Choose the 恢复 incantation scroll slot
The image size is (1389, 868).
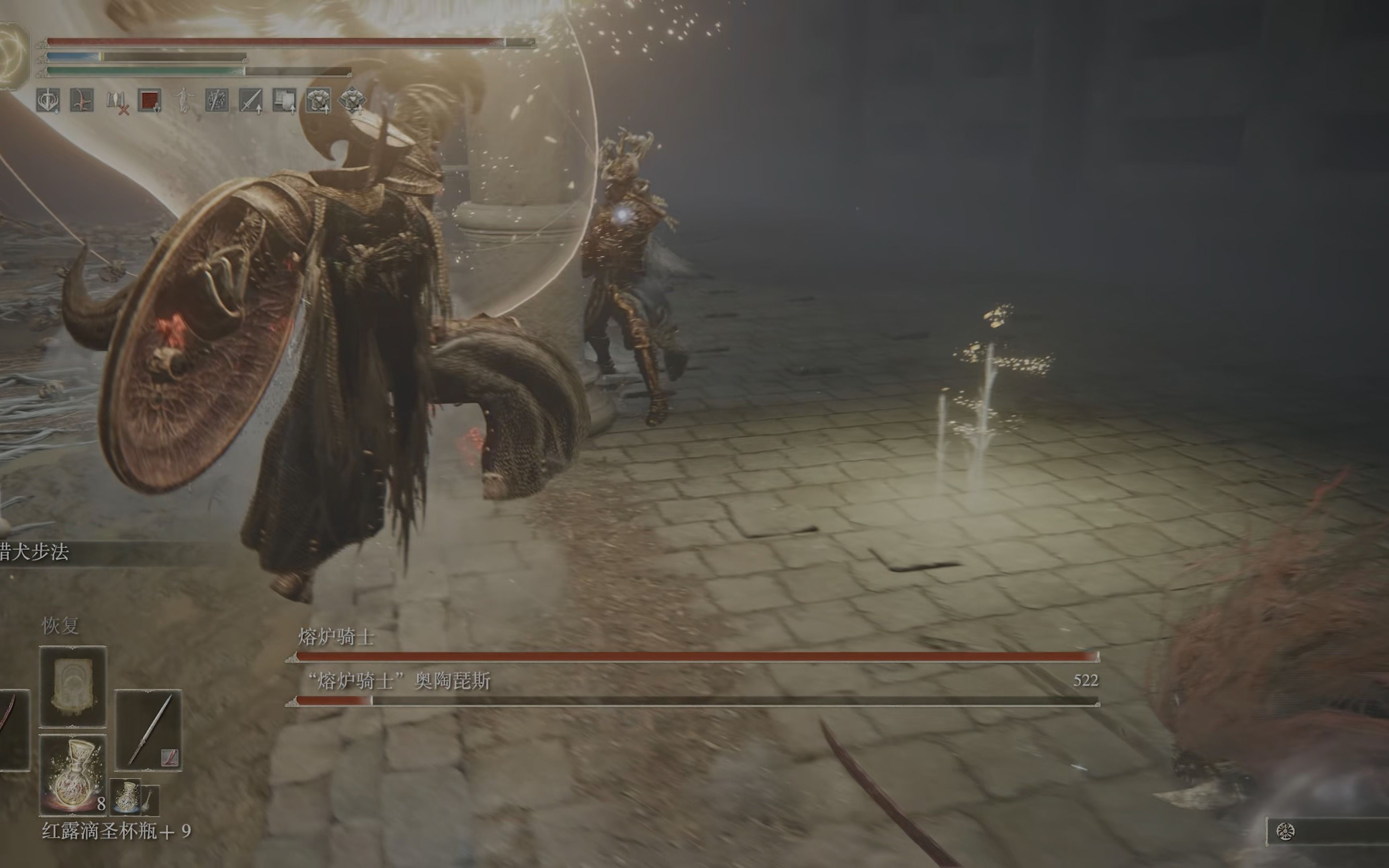pyautogui.click(x=73, y=687)
